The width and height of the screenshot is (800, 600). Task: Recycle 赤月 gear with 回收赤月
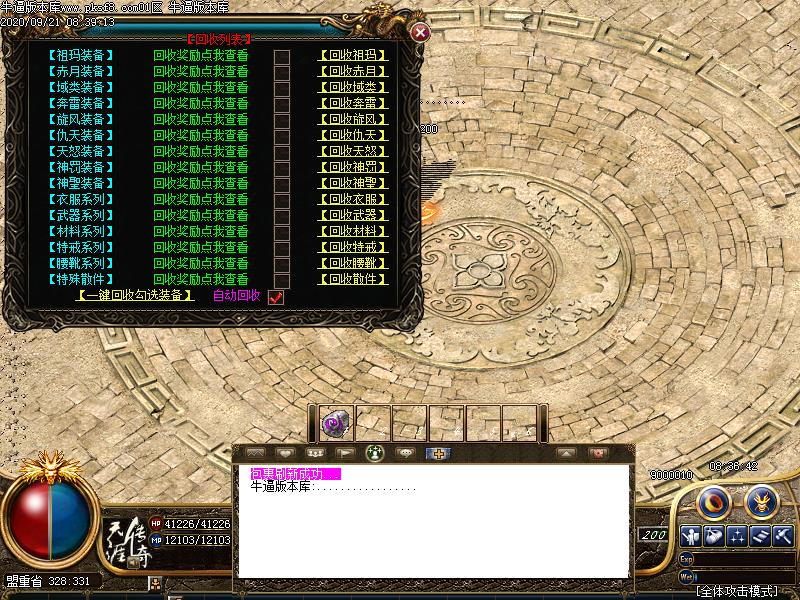click(353, 72)
